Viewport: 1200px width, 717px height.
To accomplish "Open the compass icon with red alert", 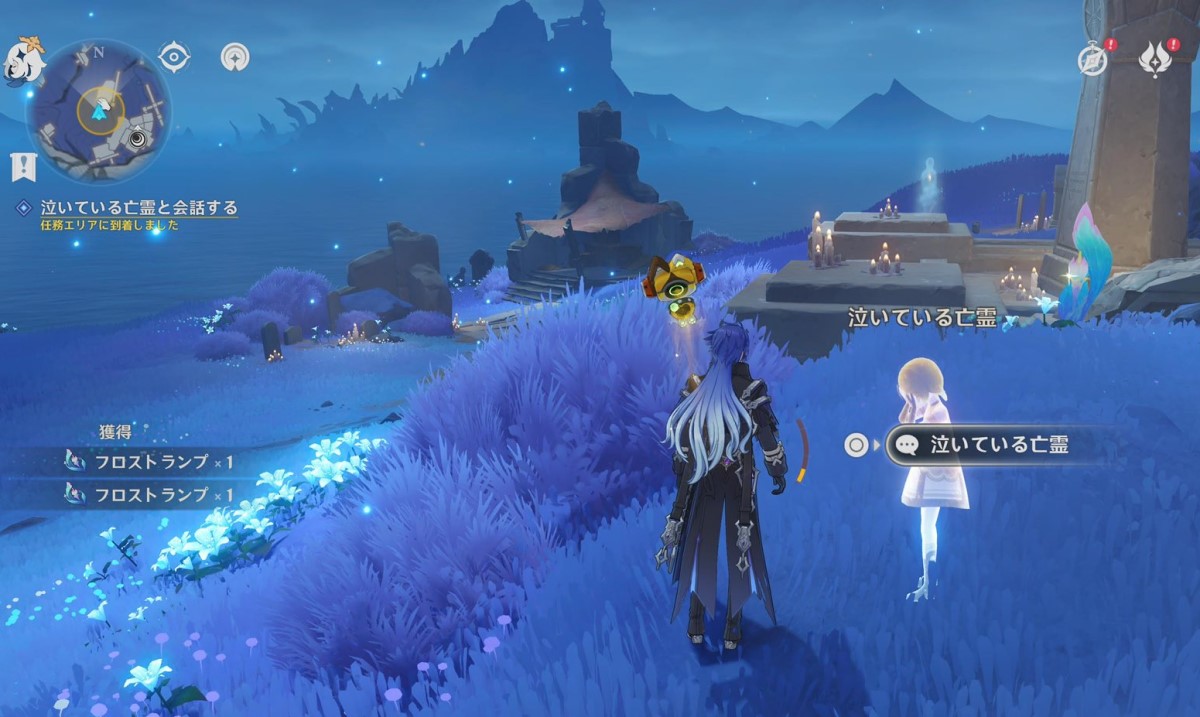I will [1093, 59].
